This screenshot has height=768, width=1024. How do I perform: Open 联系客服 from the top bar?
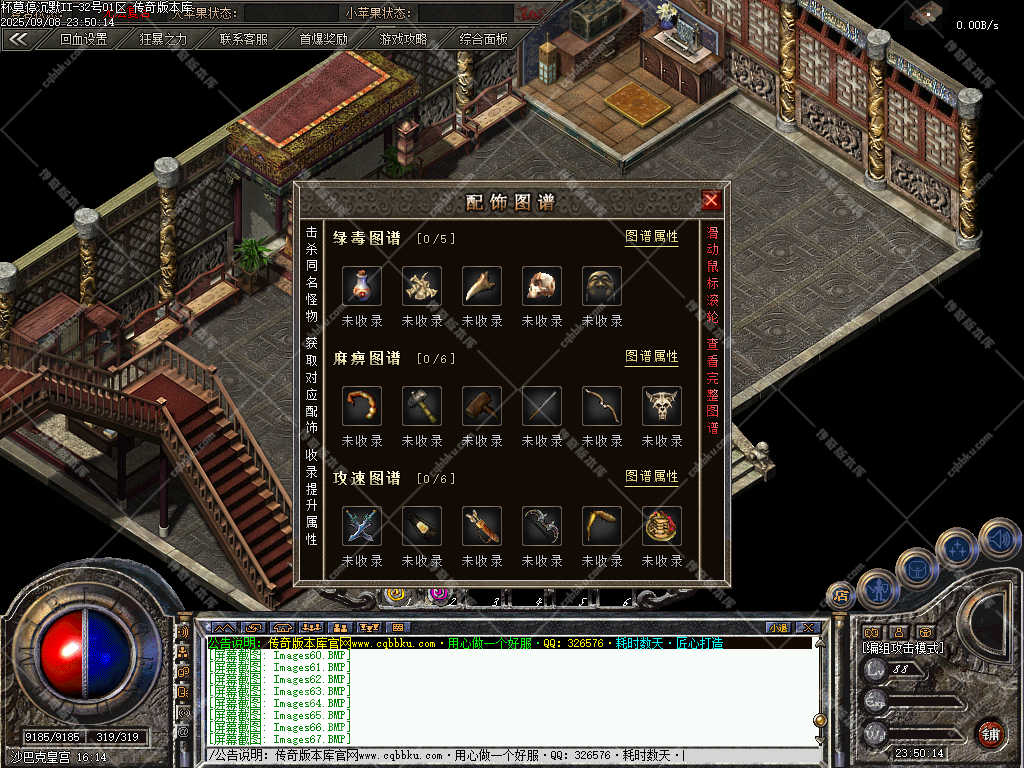pyautogui.click(x=243, y=40)
